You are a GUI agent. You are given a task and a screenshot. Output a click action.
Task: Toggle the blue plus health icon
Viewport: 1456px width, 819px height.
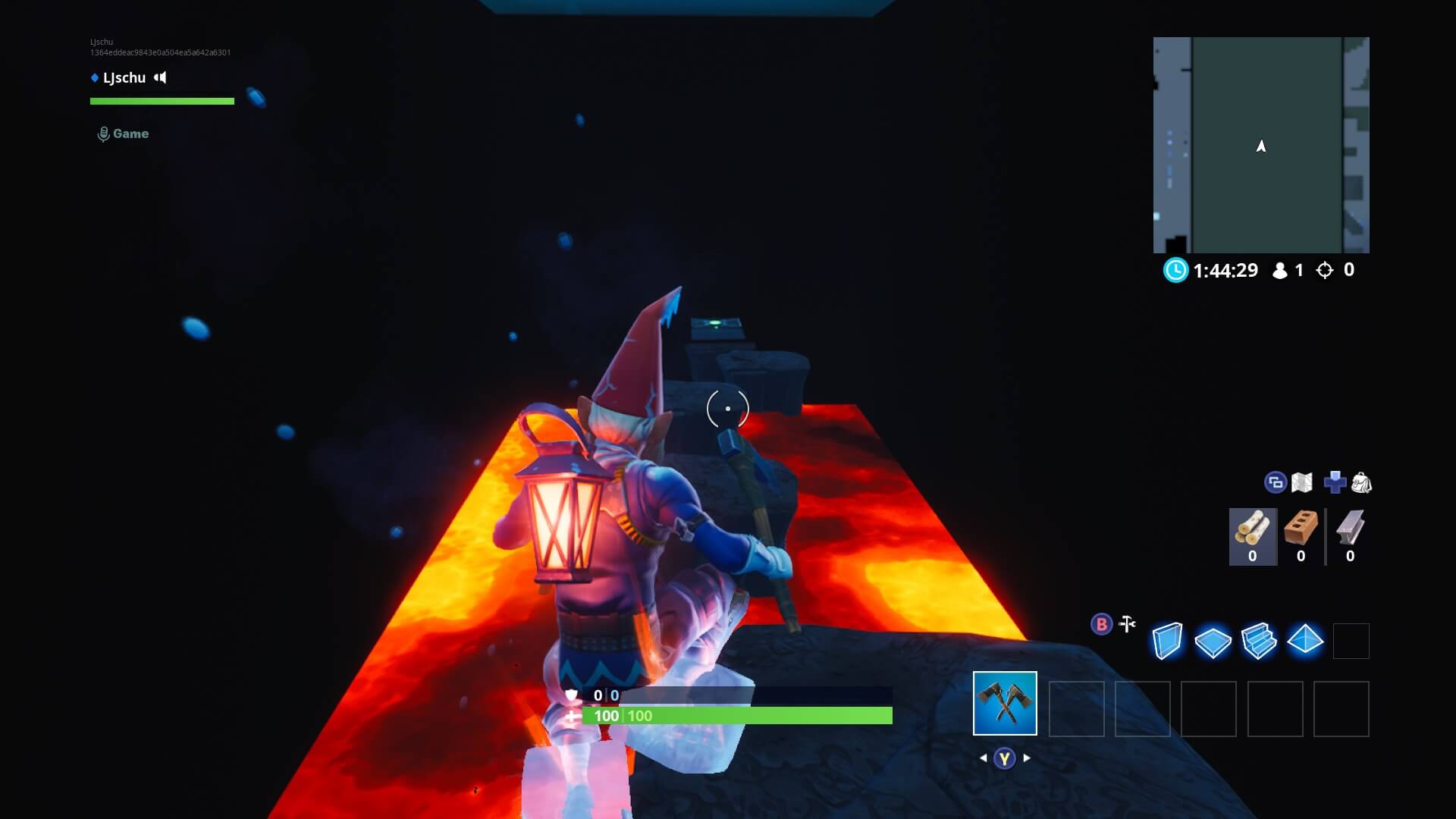(1335, 481)
